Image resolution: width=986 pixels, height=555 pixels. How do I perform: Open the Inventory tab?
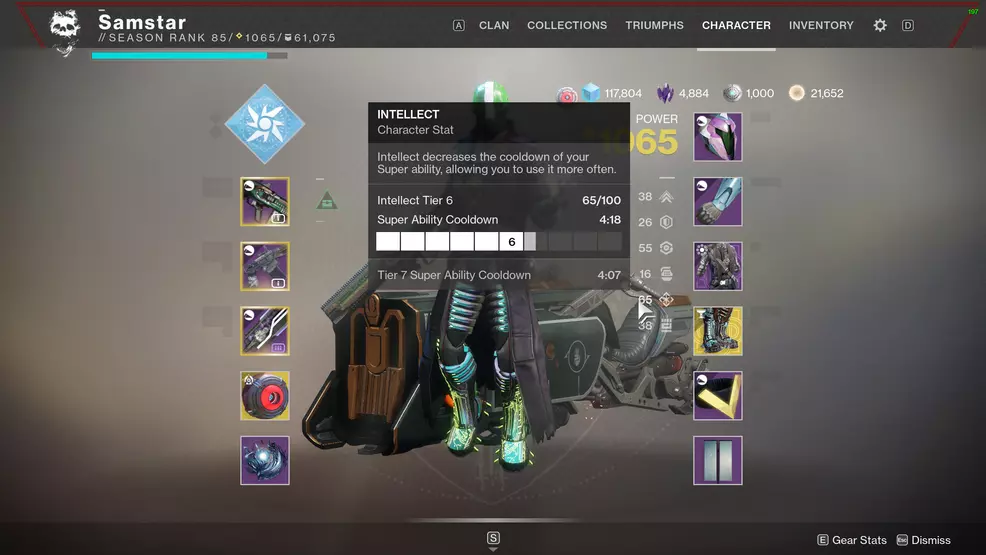coord(821,25)
